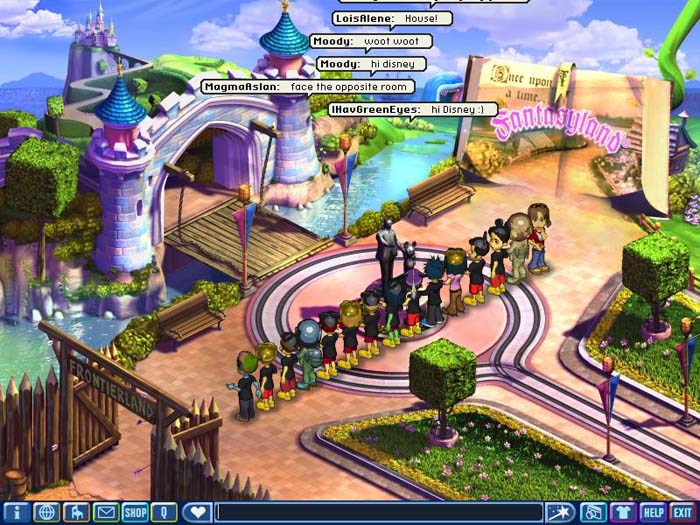Focus the chat text input box
The height and width of the screenshot is (525, 700).
[x=380, y=513]
